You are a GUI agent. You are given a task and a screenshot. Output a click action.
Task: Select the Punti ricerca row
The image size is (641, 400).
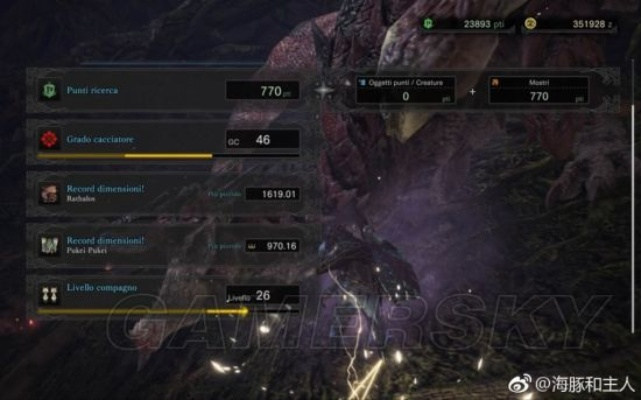[168, 91]
